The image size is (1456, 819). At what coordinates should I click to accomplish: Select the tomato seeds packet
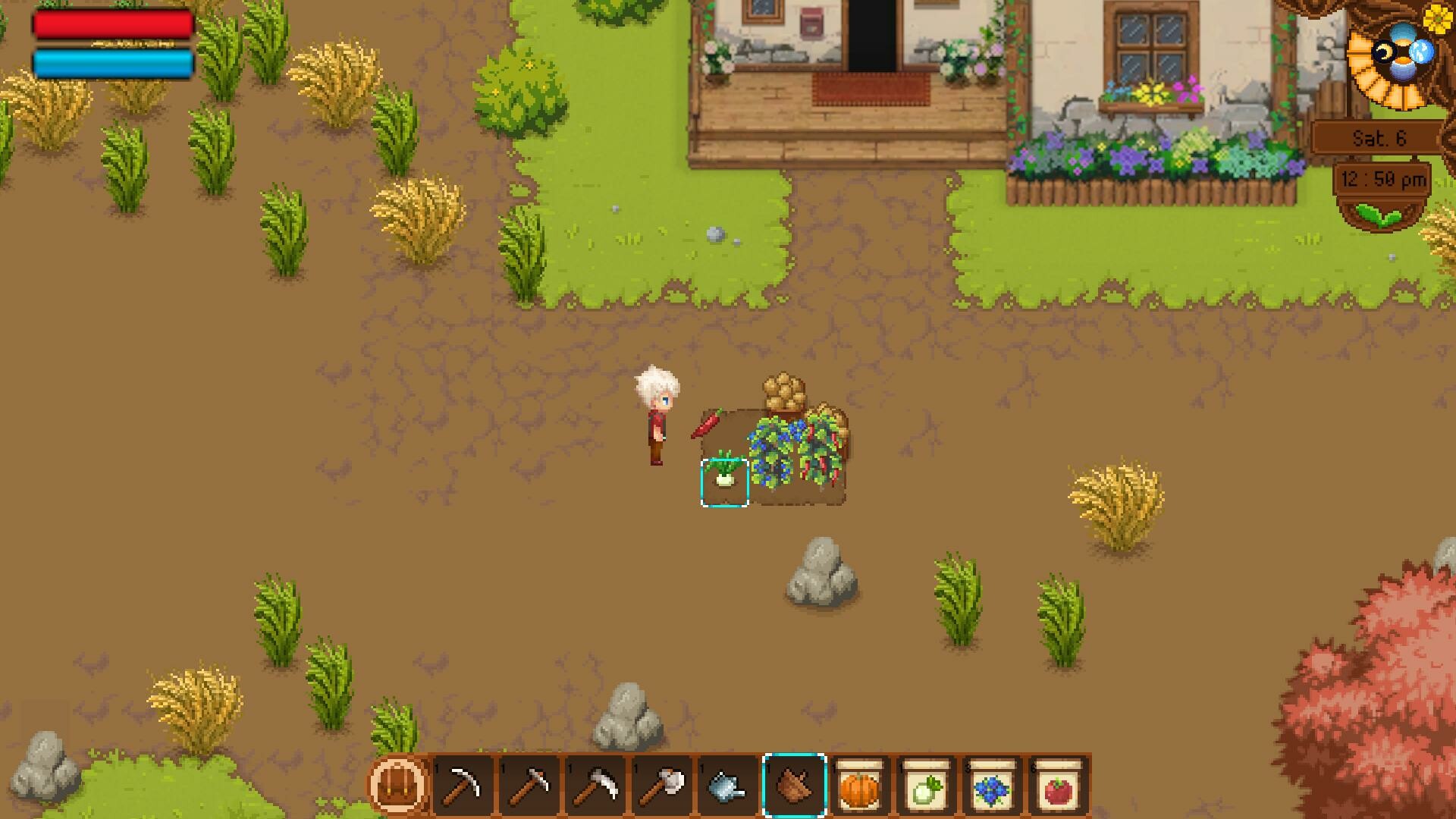pyautogui.click(x=1053, y=785)
